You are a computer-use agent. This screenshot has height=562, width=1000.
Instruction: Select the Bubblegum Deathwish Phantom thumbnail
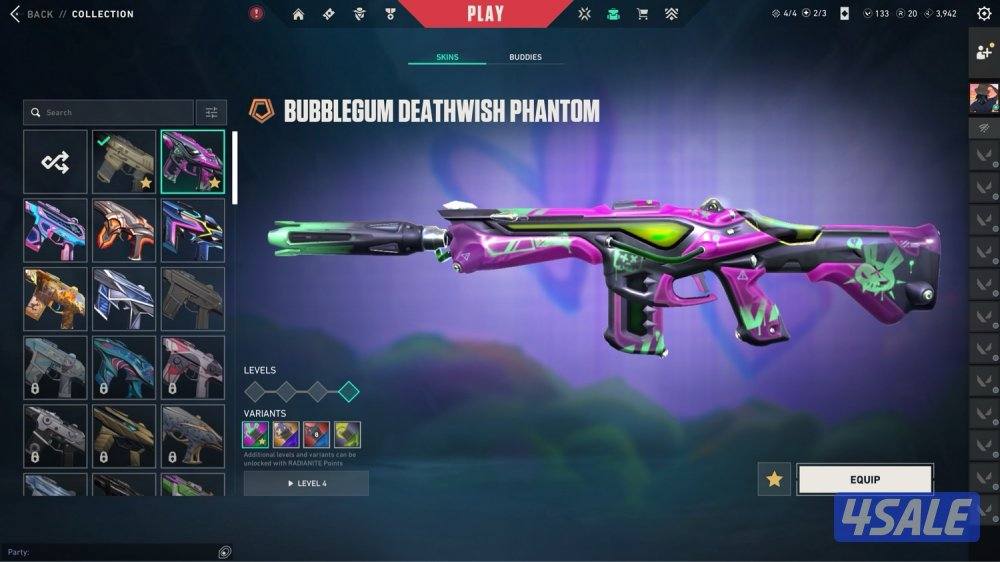click(192, 162)
